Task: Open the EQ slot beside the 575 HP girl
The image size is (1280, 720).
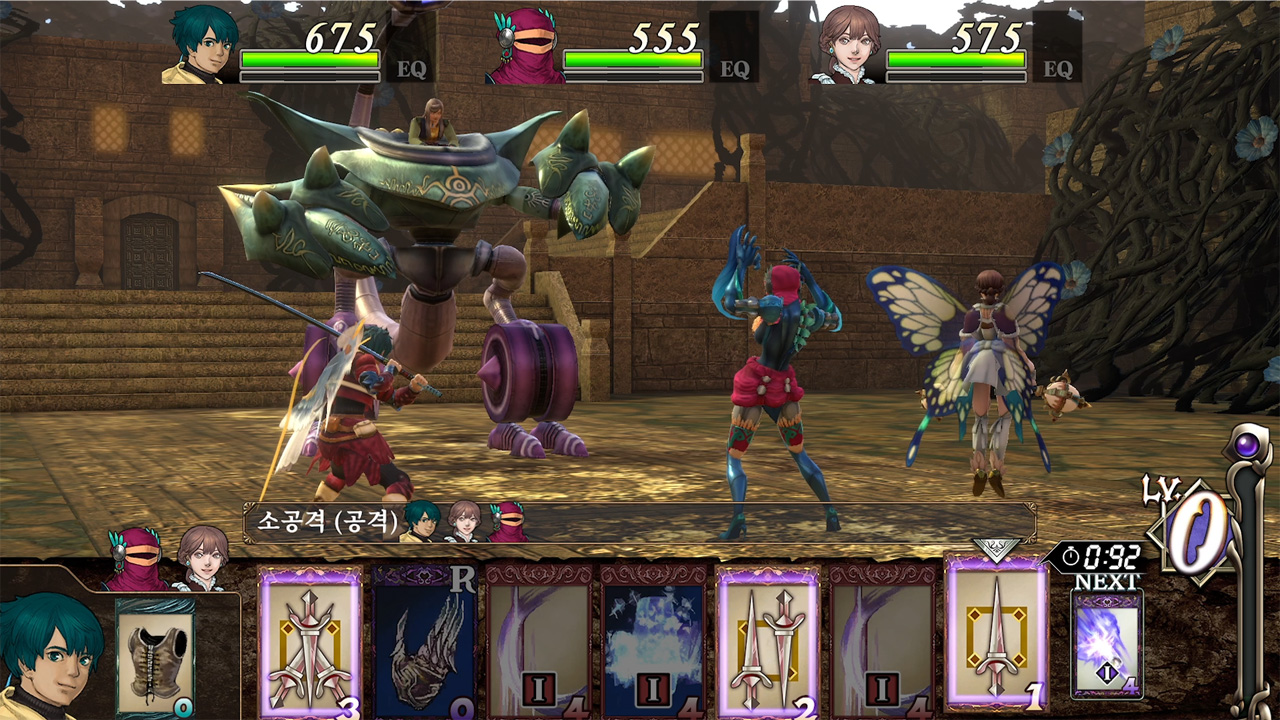Action: pyautogui.click(x=1057, y=52)
